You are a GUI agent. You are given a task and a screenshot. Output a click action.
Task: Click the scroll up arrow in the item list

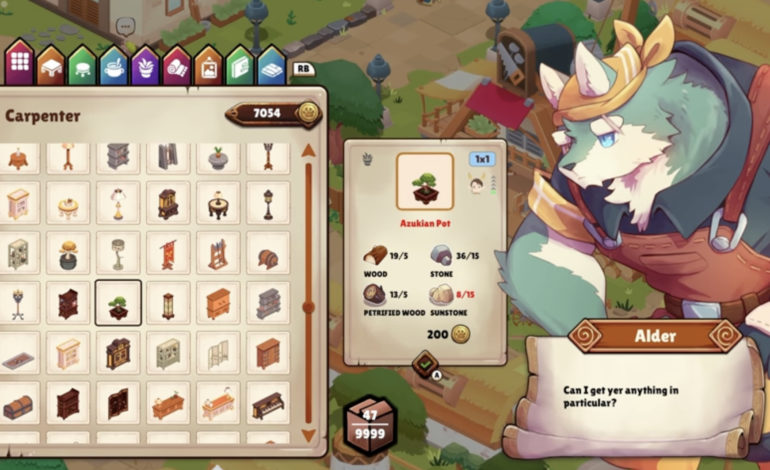pos(309,151)
